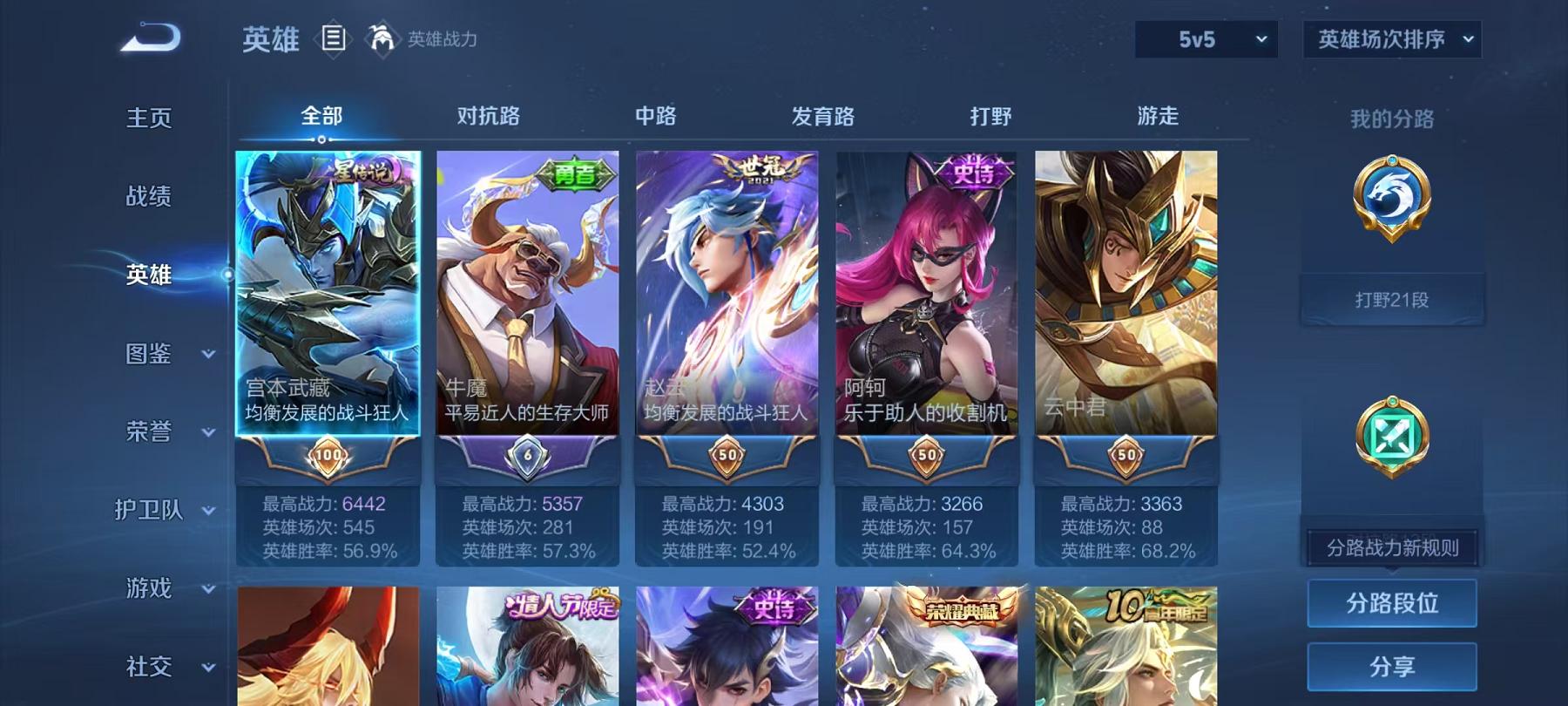
Task: Click the 分享 button
Action: pyautogui.click(x=1392, y=667)
